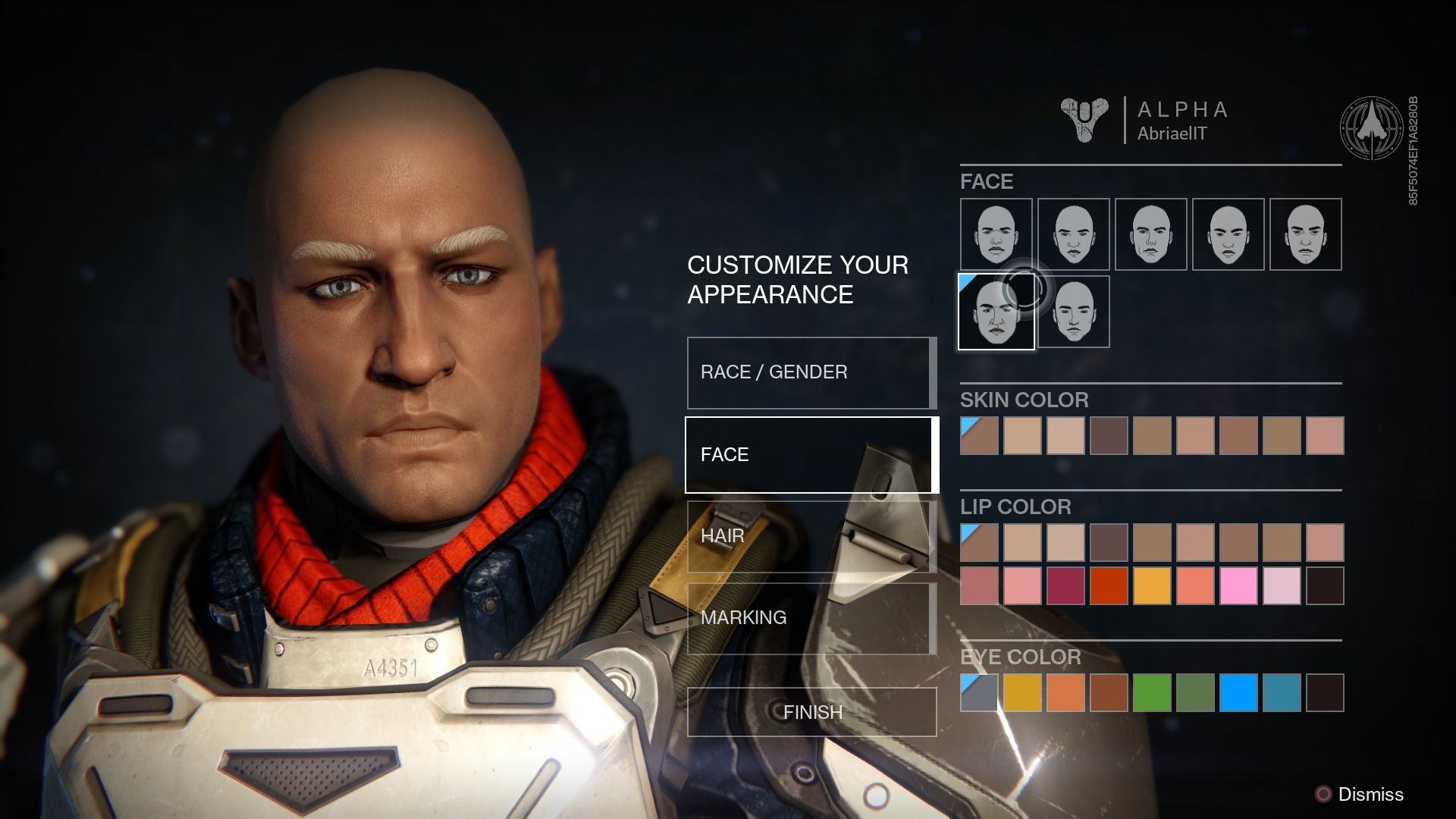Select the currently active lip color swatch
The height and width of the screenshot is (819, 1456).
tap(979, 541)
